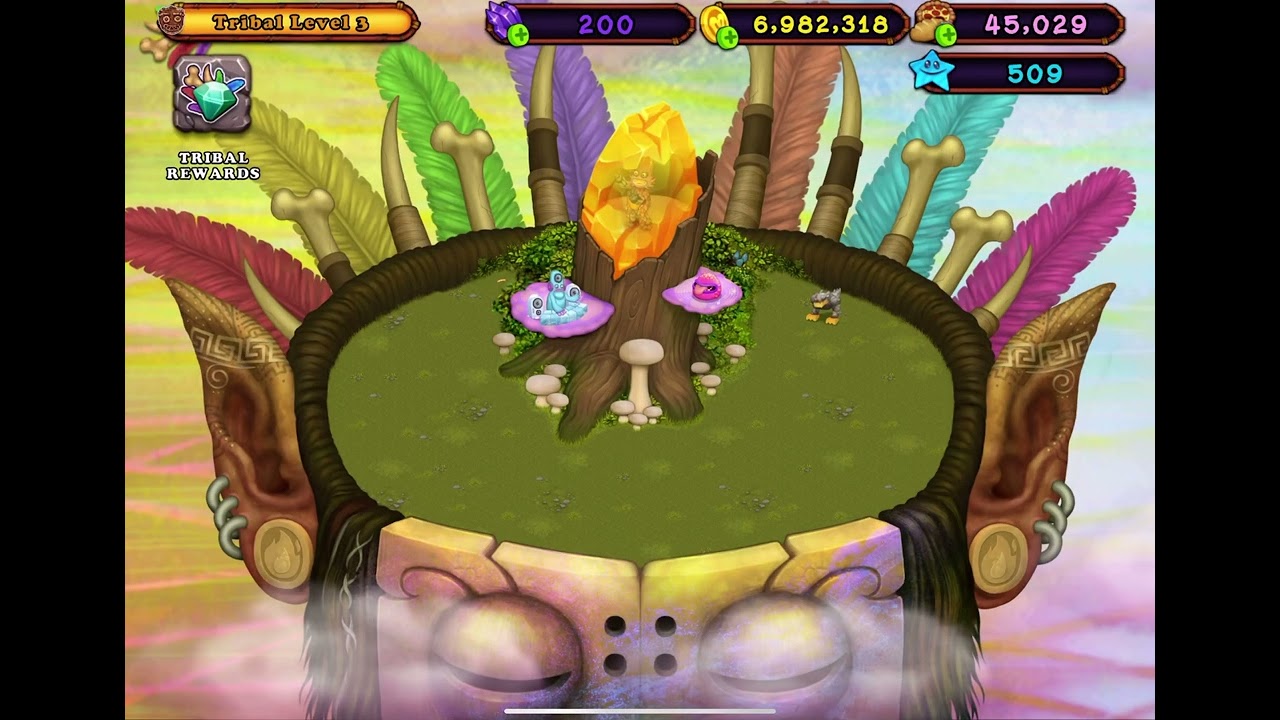This screenshot has width=1280, height=720.
Task: Add more diamonds with the green plus
Action: coord(518,36)
